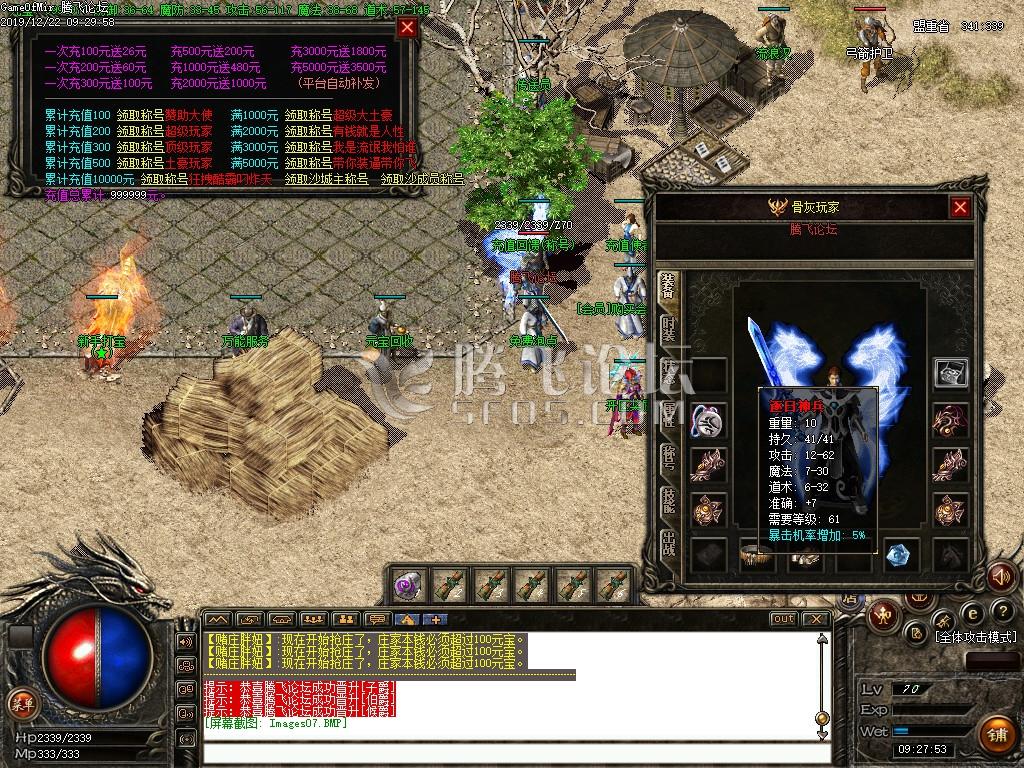
Task: Select the blue crystal gem slot
Action: (902, 554)
